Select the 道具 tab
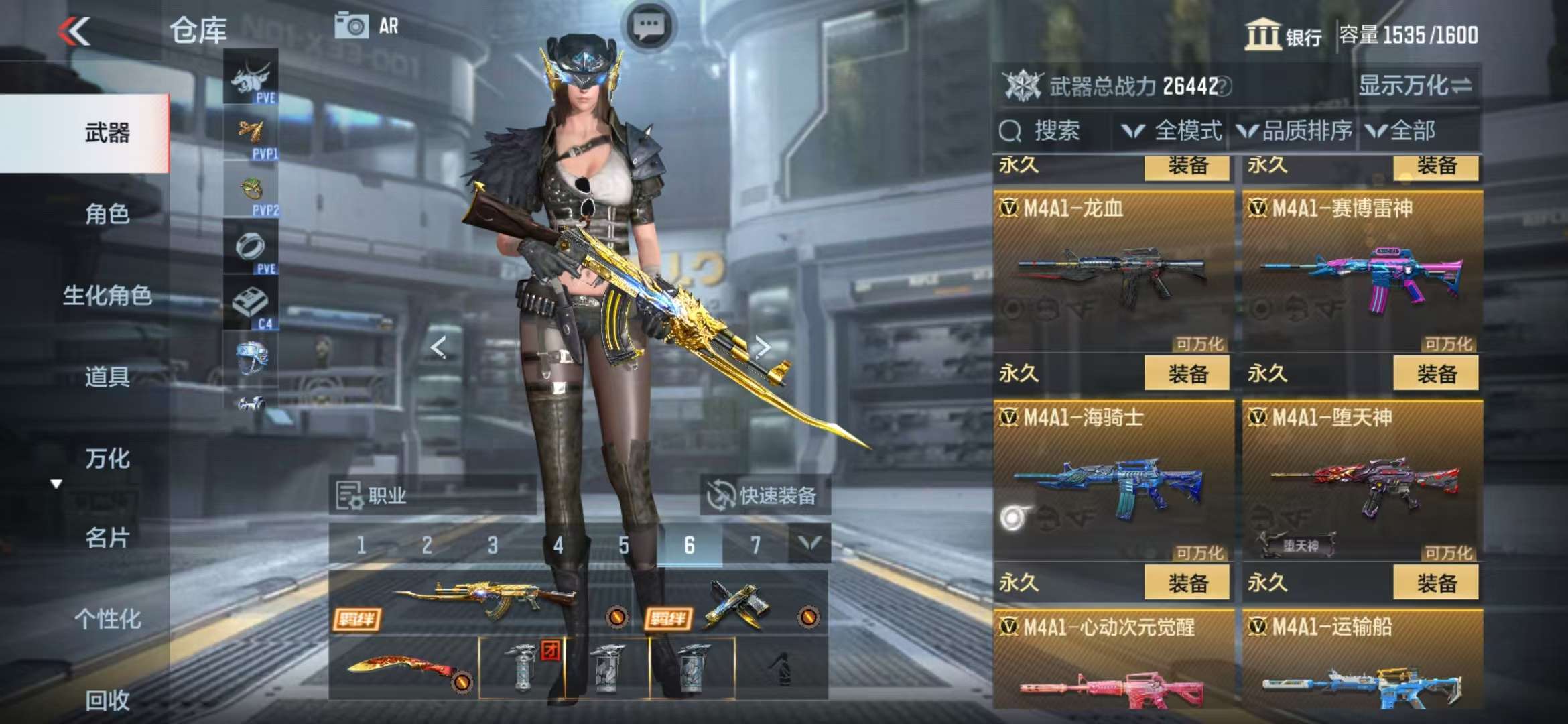The height and width of the screenshot is (724, 1568). click(107, 377)
